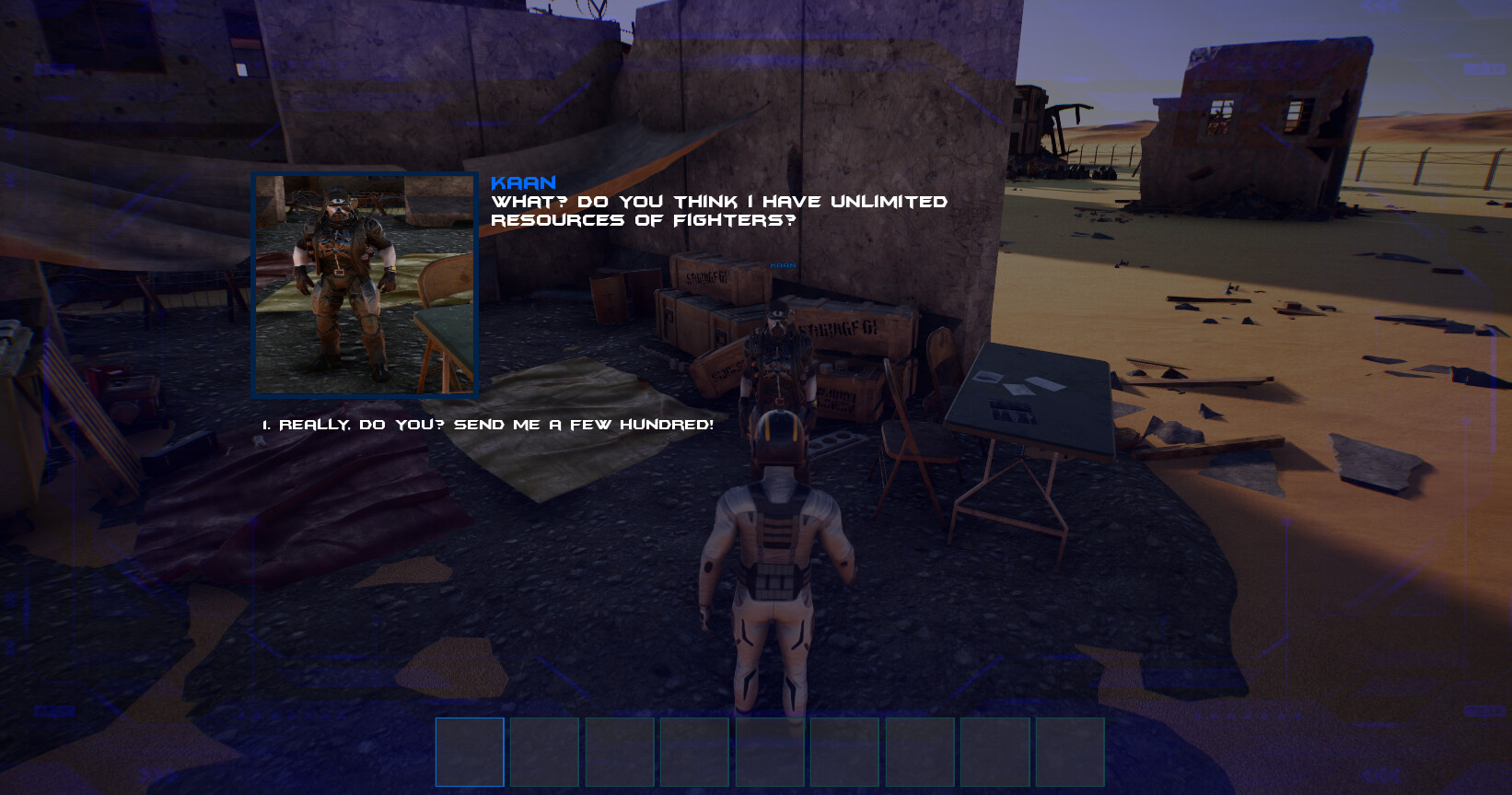Select the eighth slot of the quickbar

(995, 752)
